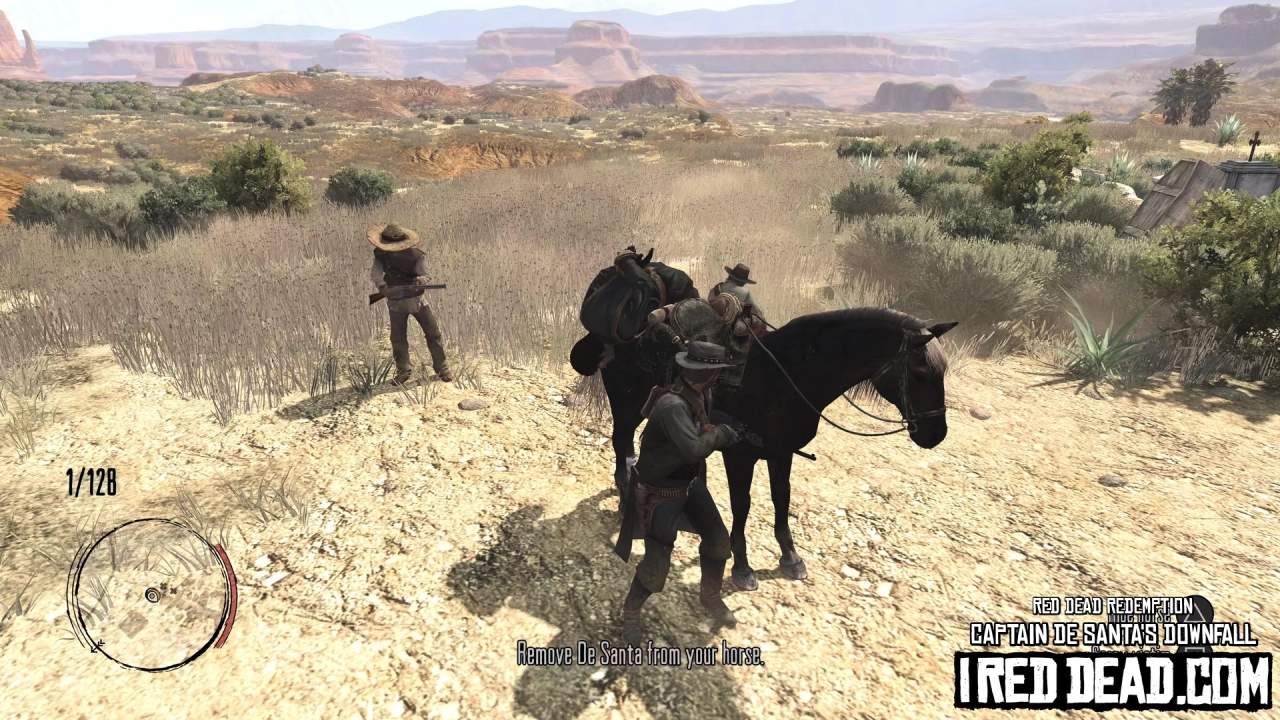Click the second X marker on the minimap
Viewport: 1280px width, 720px height.
(x=173, y=591)
